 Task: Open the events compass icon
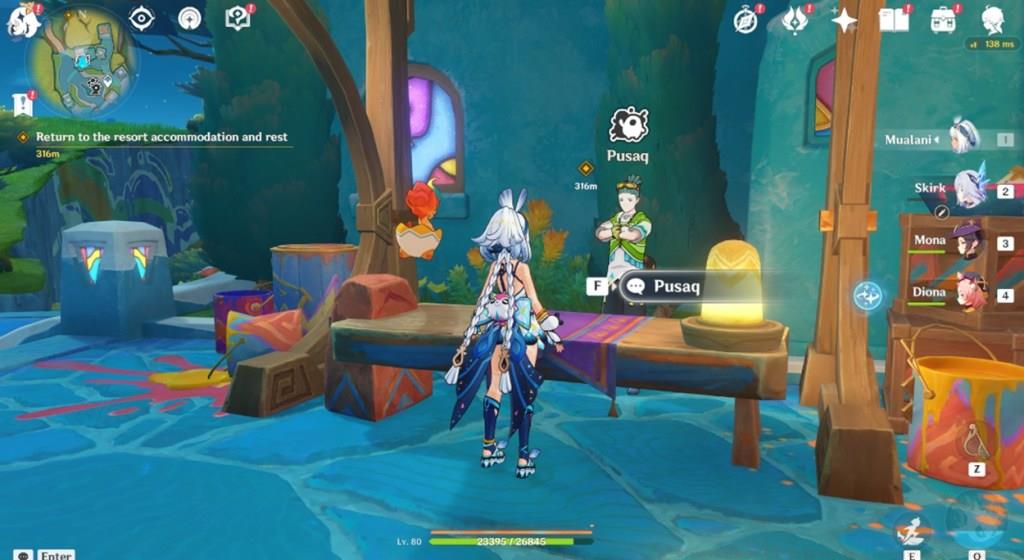[745, 19]
